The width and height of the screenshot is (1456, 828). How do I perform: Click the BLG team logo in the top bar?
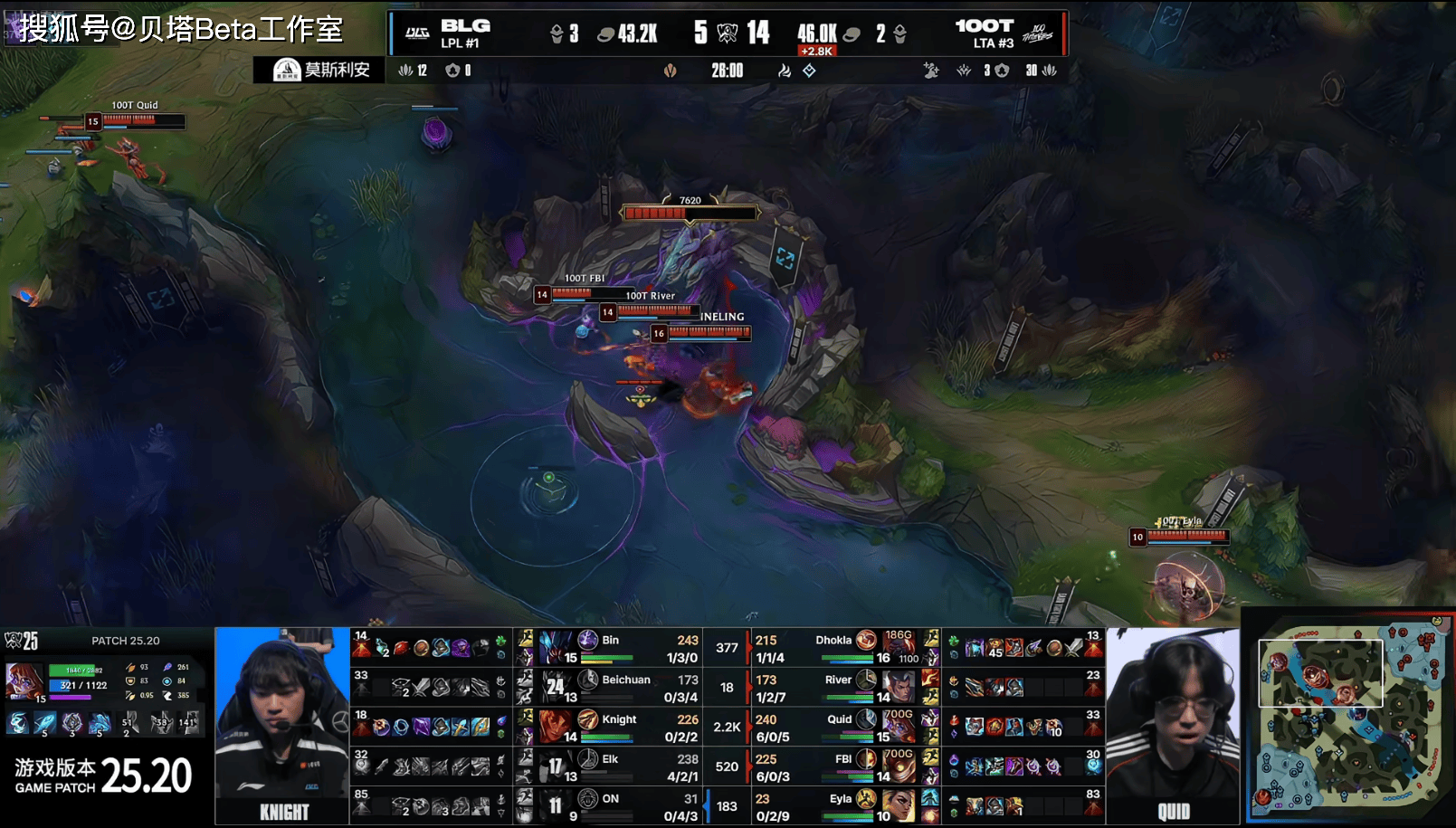[417, 33]
